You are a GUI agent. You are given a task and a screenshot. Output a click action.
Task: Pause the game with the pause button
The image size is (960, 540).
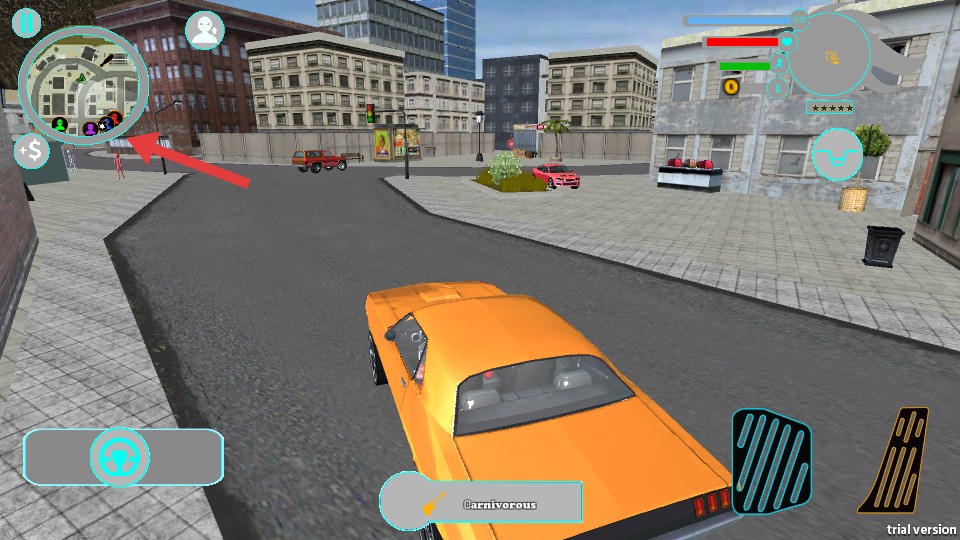28,21
